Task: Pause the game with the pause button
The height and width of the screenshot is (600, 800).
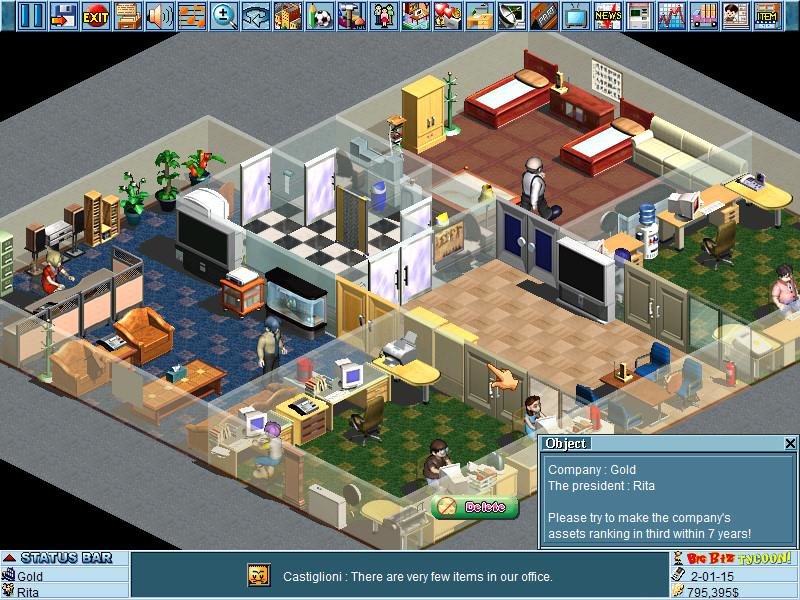Action: [33, 15]
